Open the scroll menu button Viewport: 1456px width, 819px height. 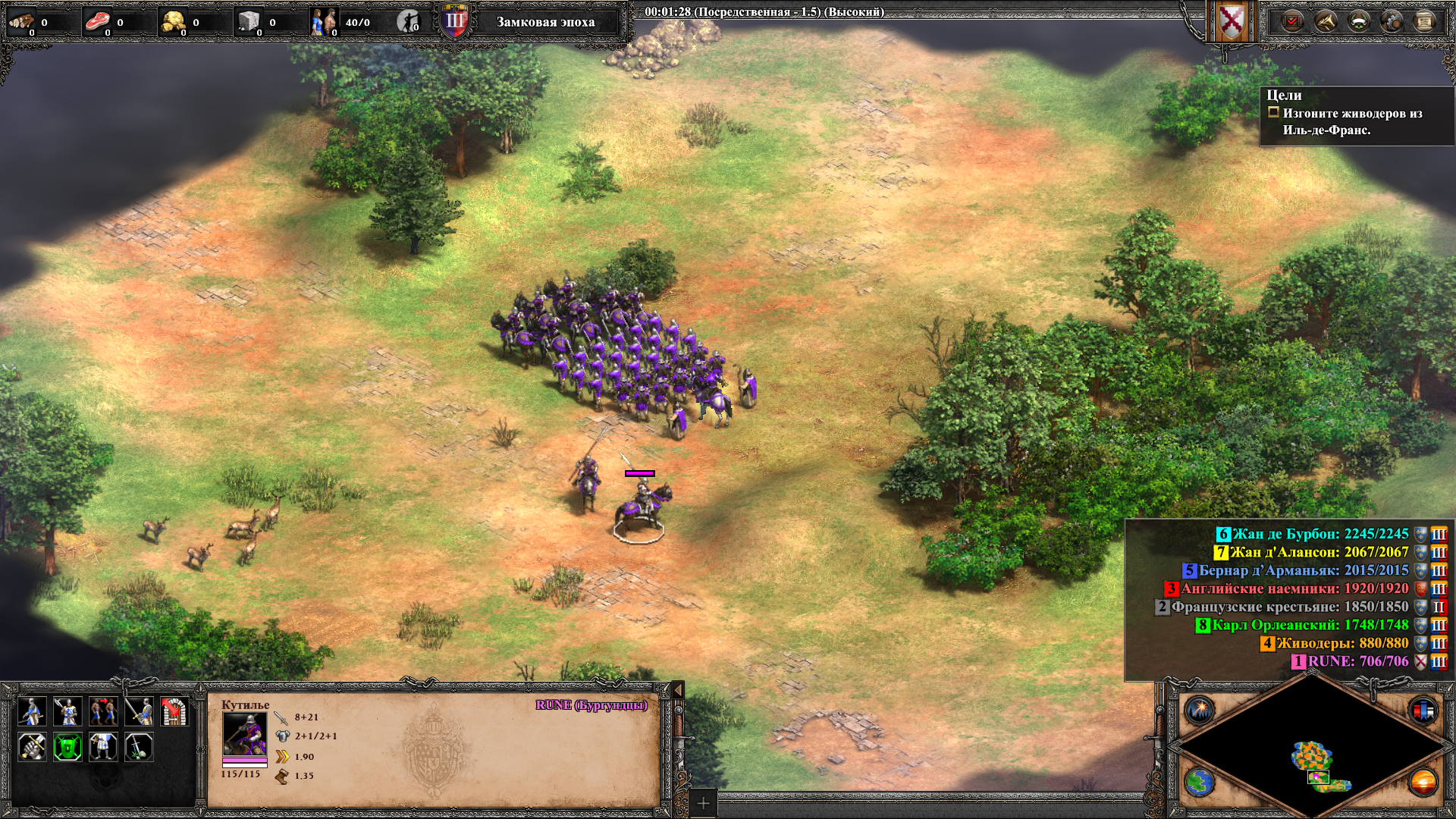coord(1425,21)
